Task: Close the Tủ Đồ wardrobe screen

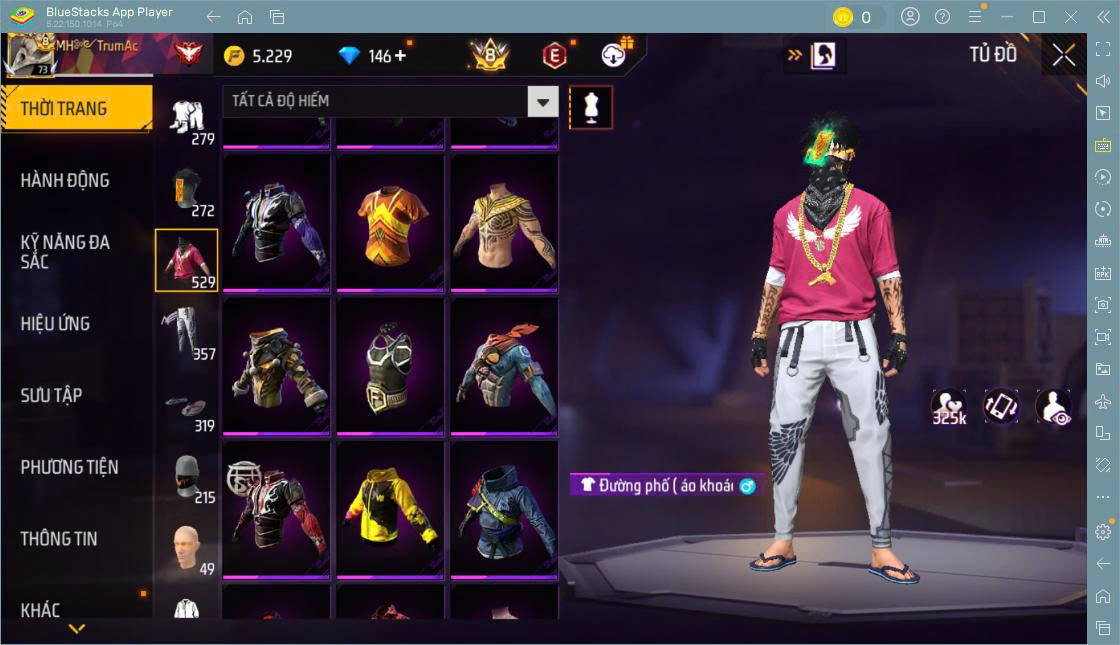Action: pyautogui.click(x=1064, y=55)
